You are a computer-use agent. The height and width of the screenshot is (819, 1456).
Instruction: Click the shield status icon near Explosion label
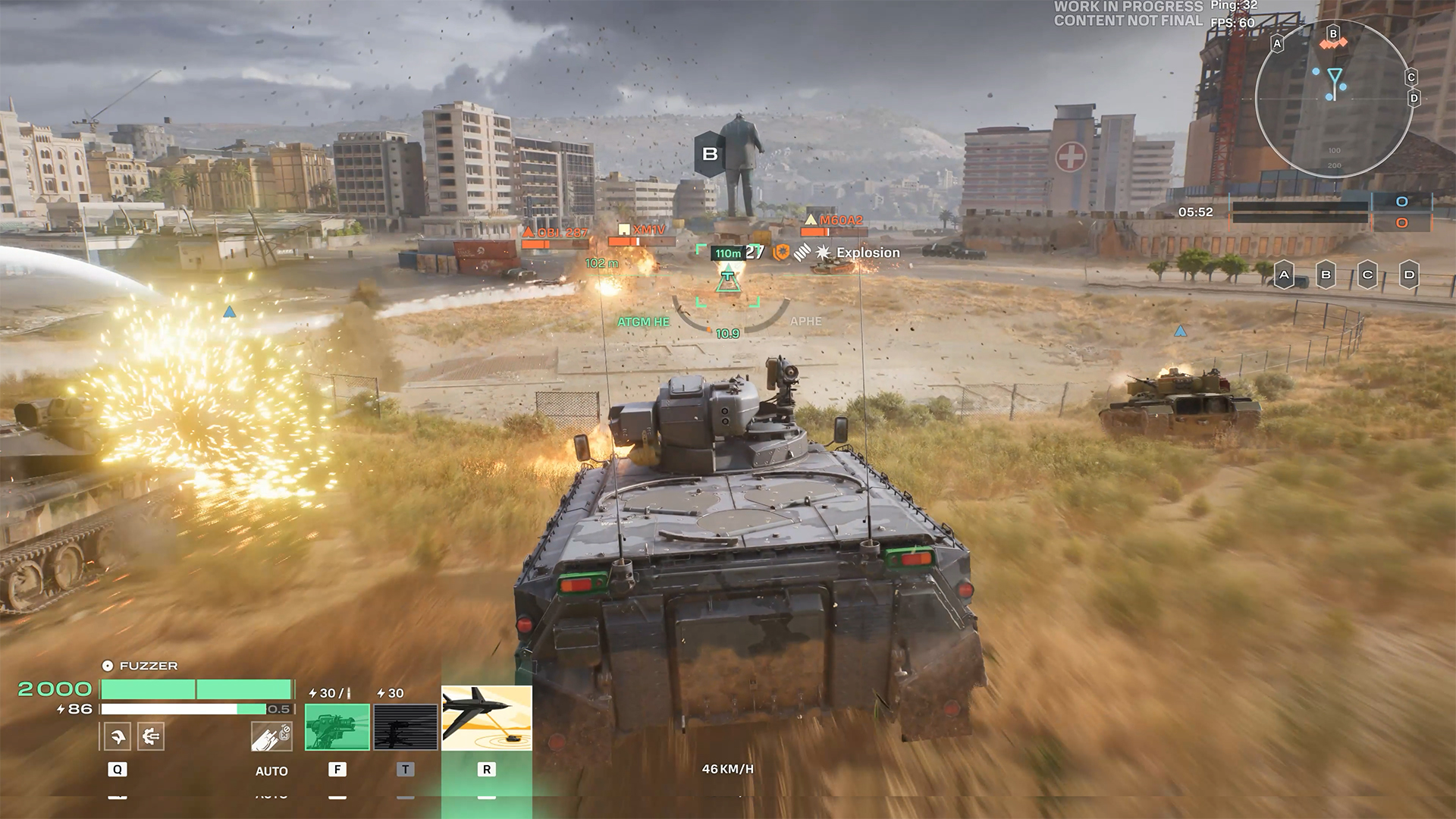[782, 253]
